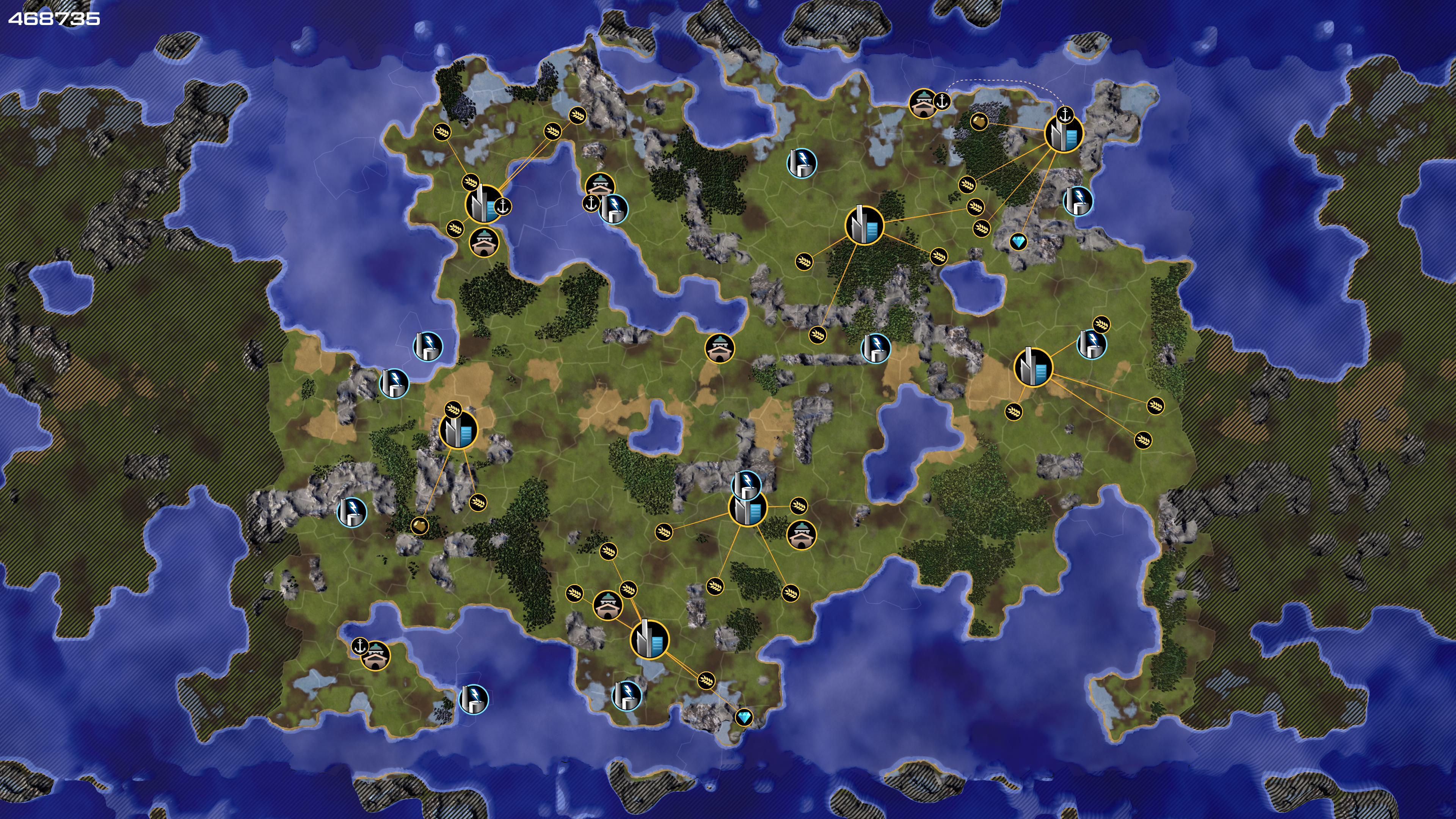Pick the gold nugget marker linked to the anchor-topped city
Screen dimensions: 1456x819
click(x=979, y=121)
